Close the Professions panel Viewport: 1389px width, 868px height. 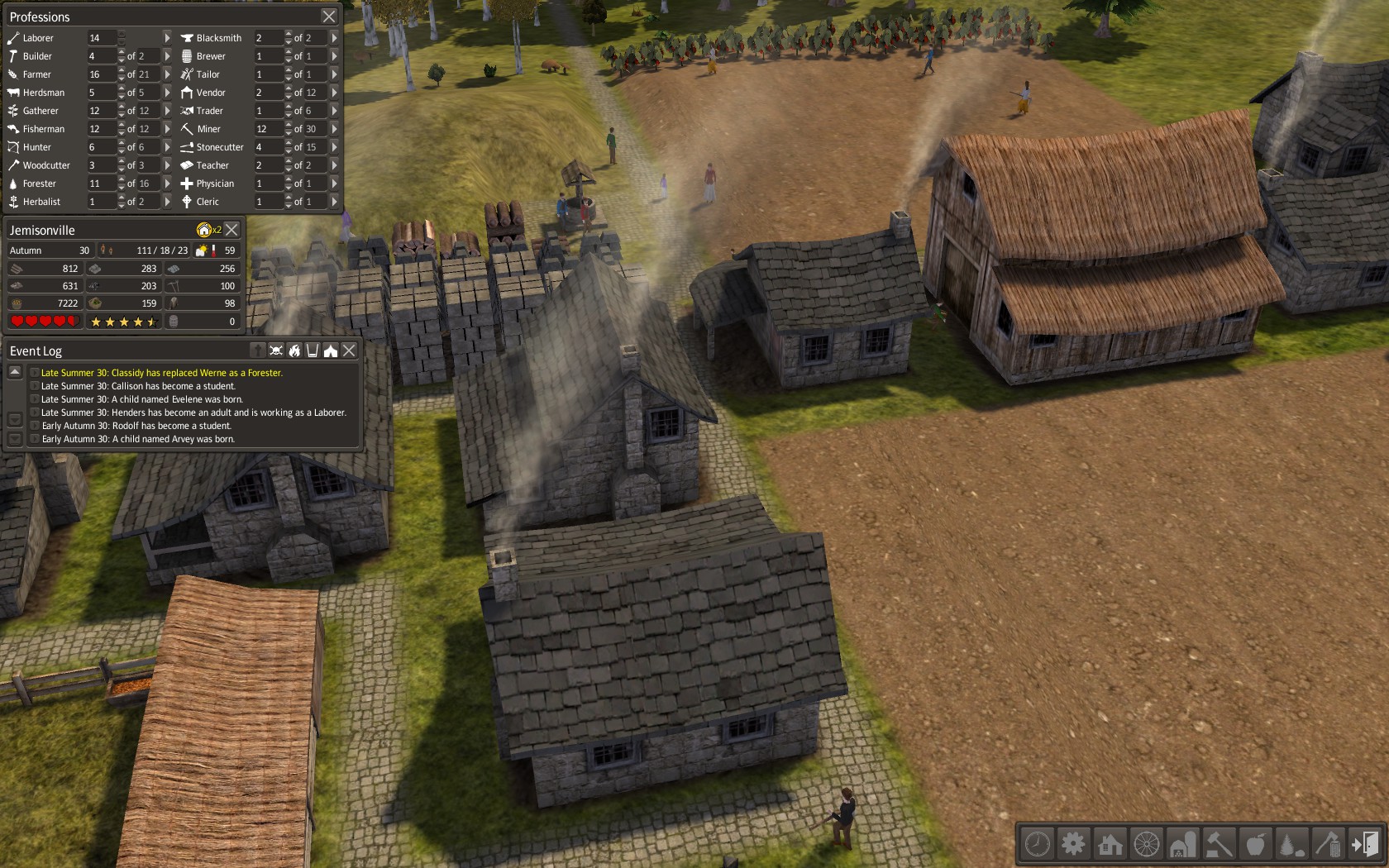329,17
